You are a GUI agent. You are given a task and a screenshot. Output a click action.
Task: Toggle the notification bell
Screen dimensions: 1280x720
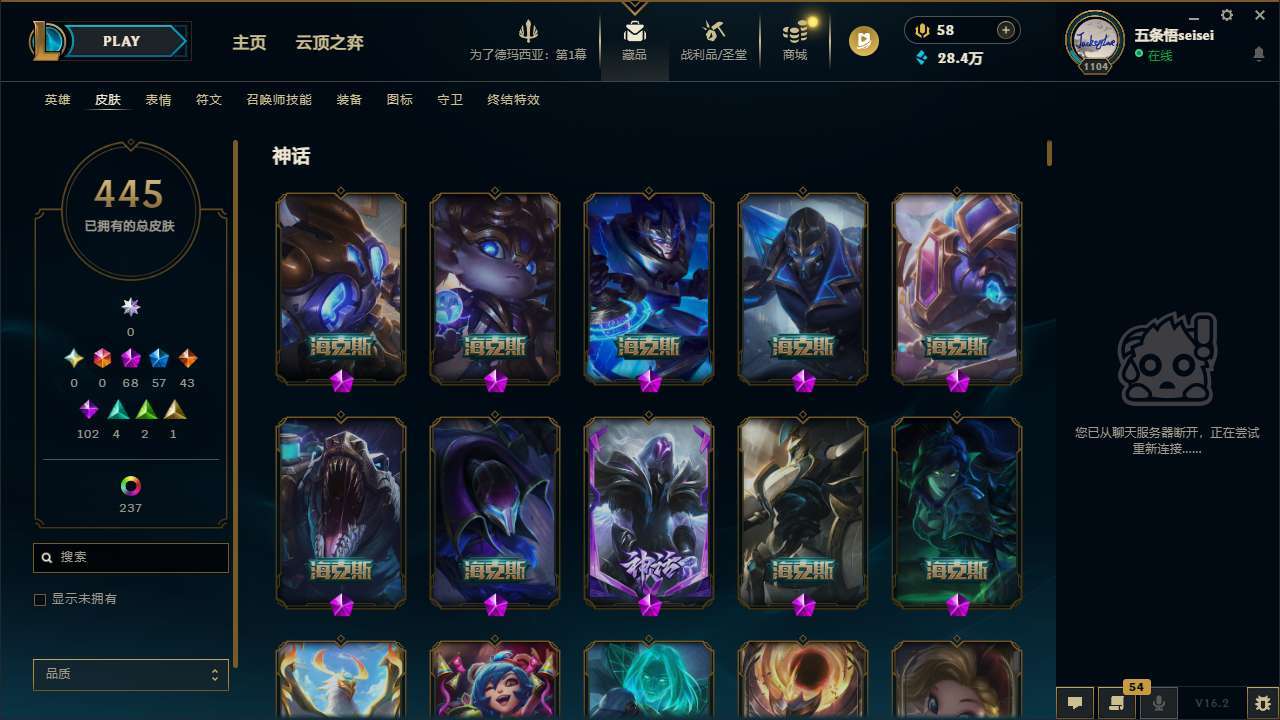(x=1258, y=53)
